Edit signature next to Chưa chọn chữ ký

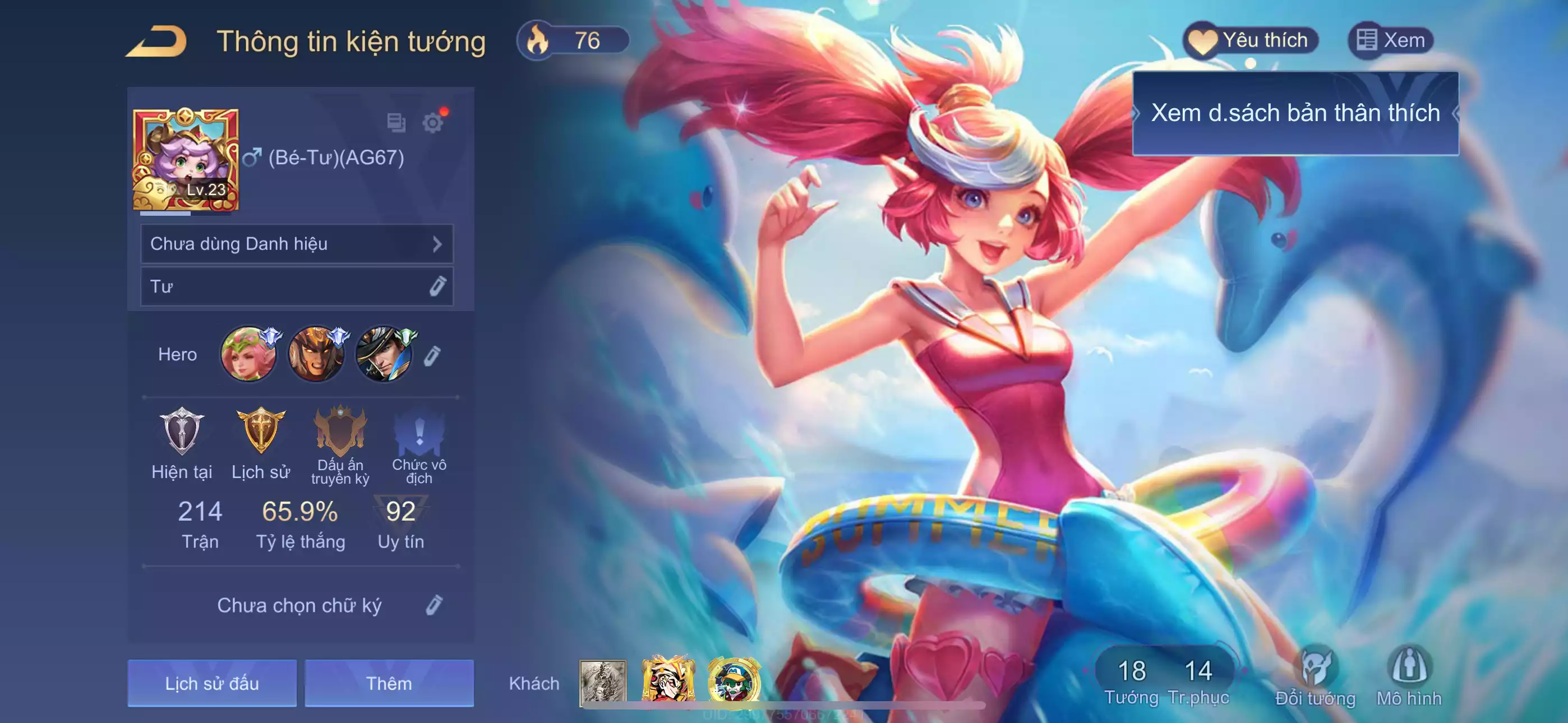coord(434,605)
